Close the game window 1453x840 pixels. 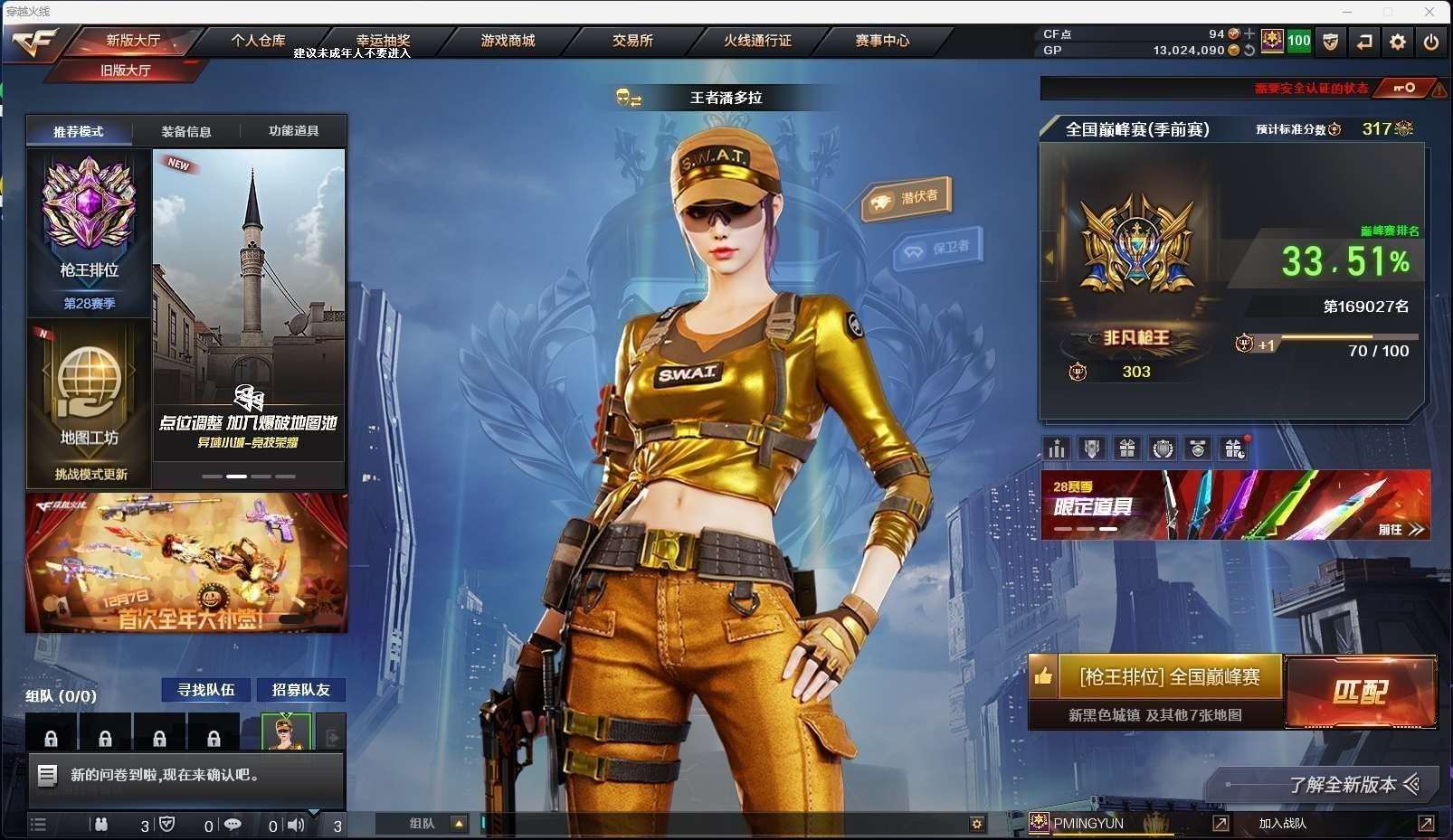coord(1429,12)
